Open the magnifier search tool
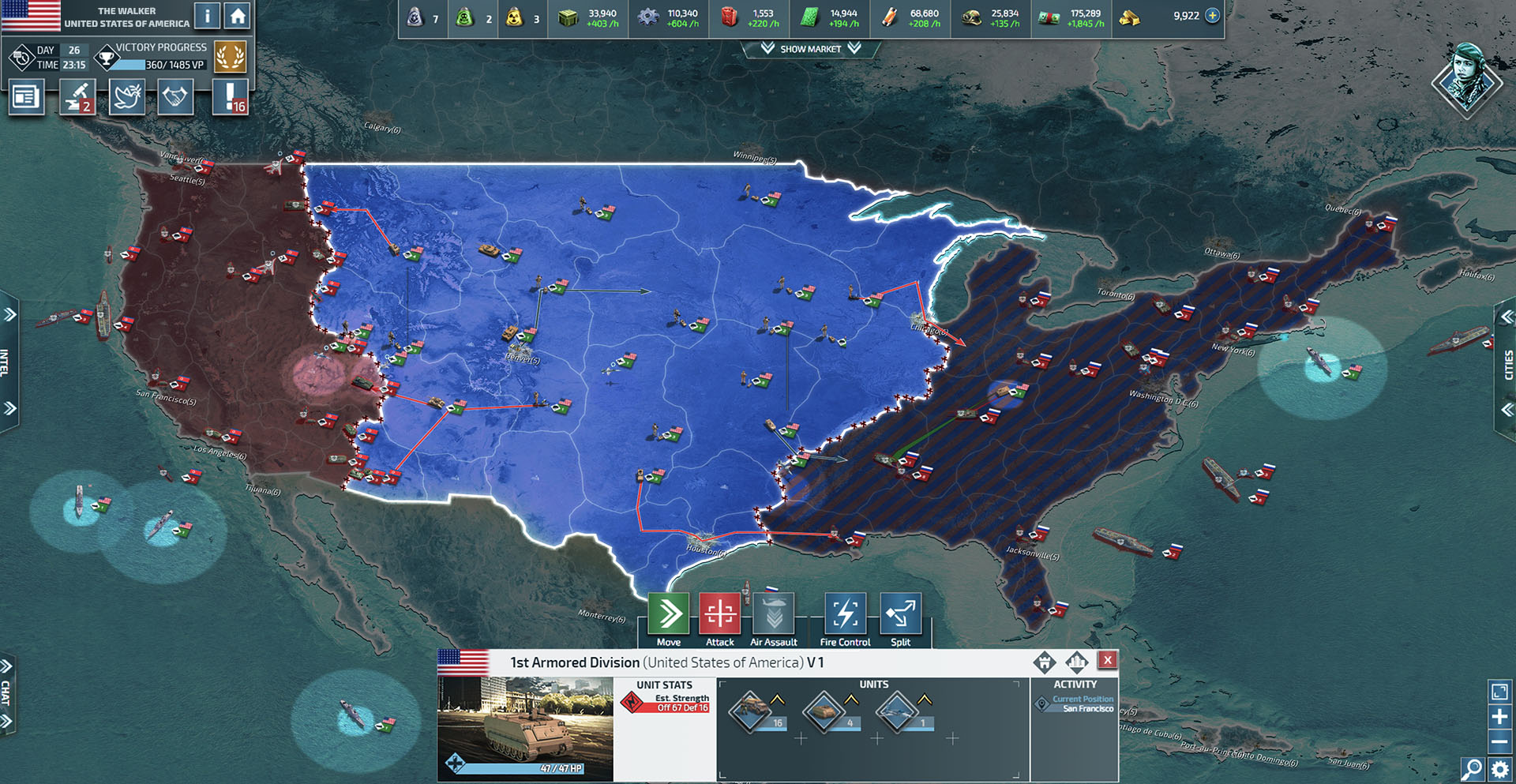This screenshot has width=1516, height=784. pyautogui.click(x=1473, y=767)
